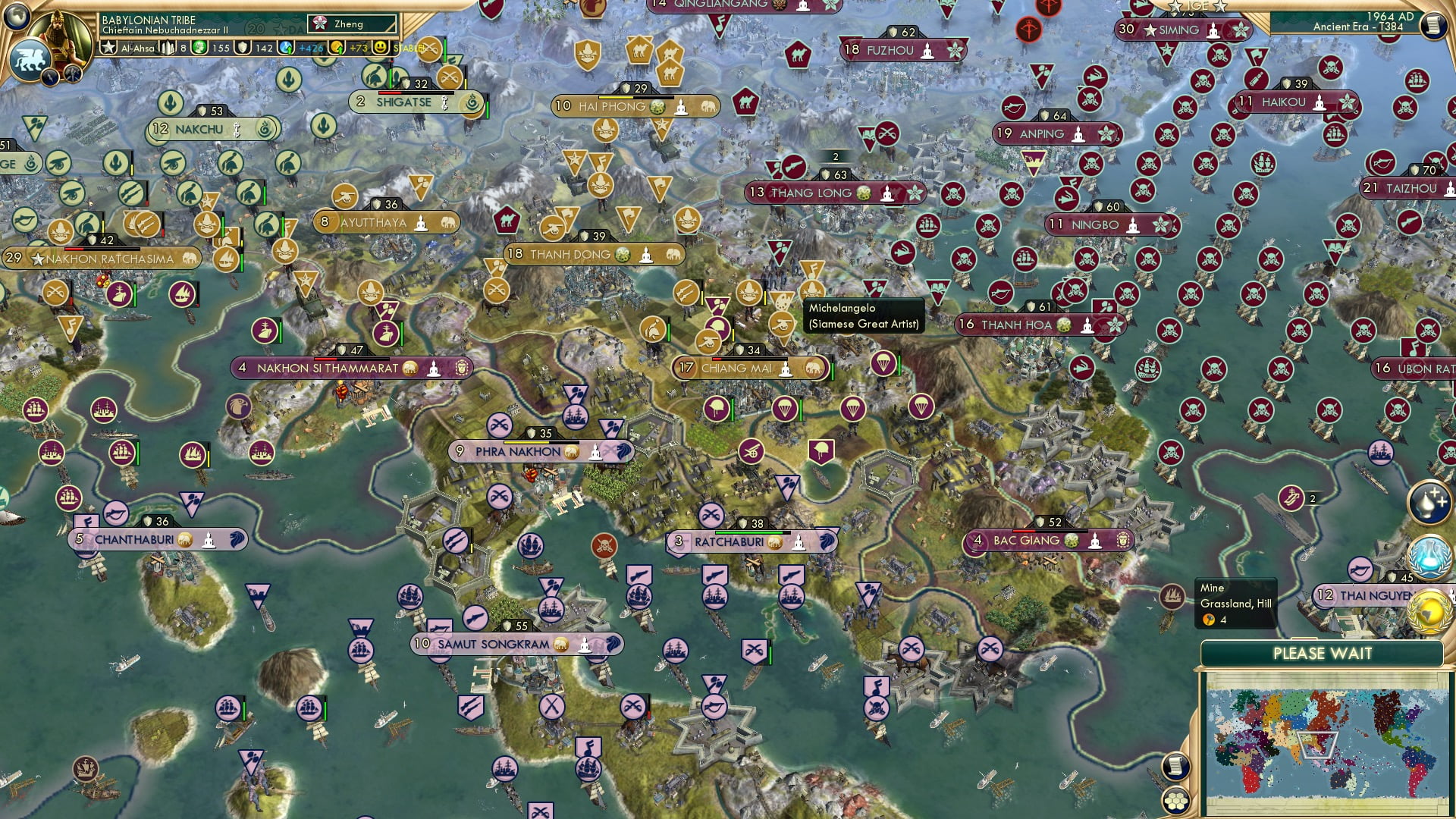This screenshot has height=819, width=1456.
Task: Click the Chiang Mai city banner
Action: tap(747, 369)
